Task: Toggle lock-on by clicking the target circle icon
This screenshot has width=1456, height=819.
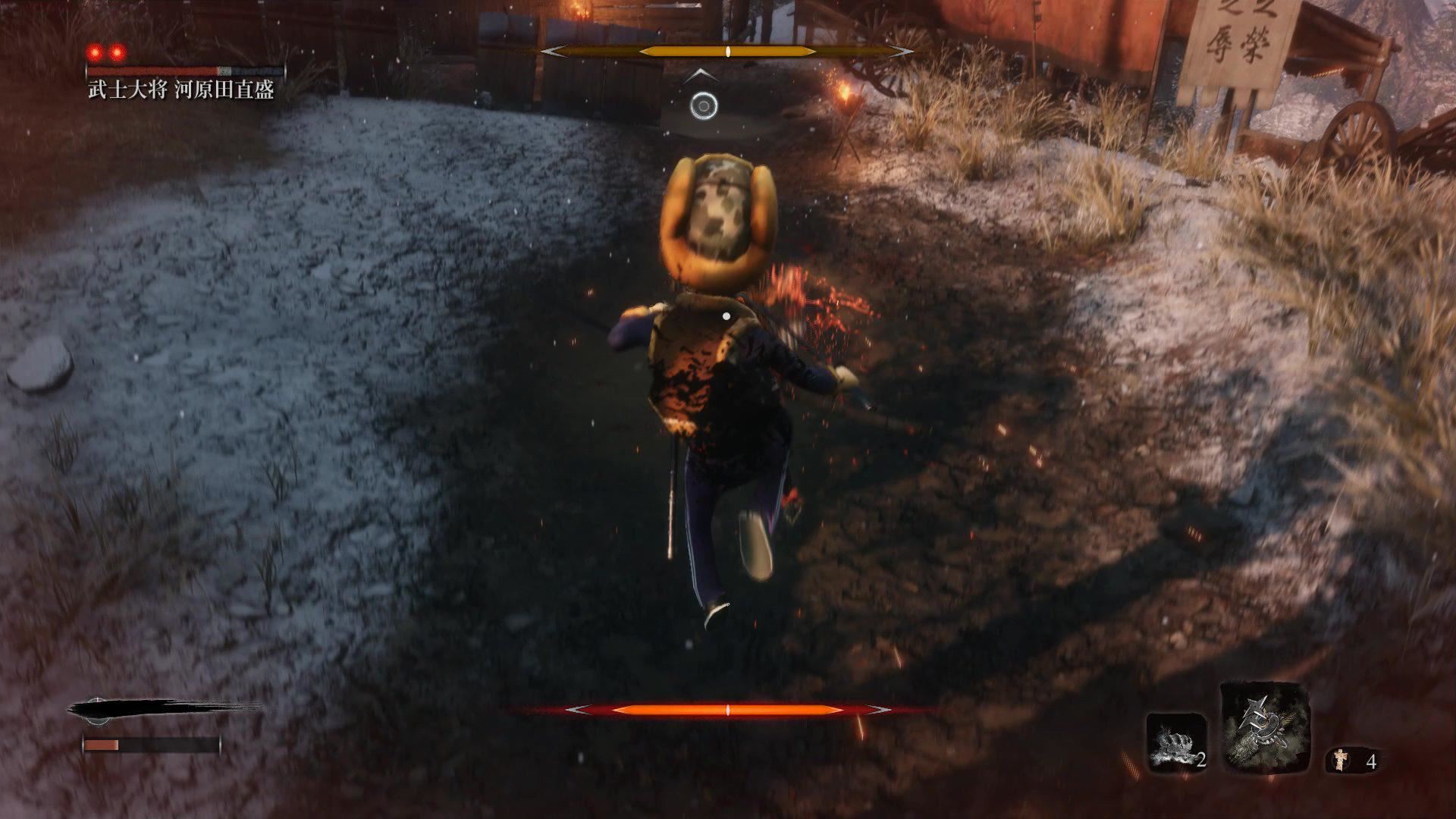Action: pos(704,107)
